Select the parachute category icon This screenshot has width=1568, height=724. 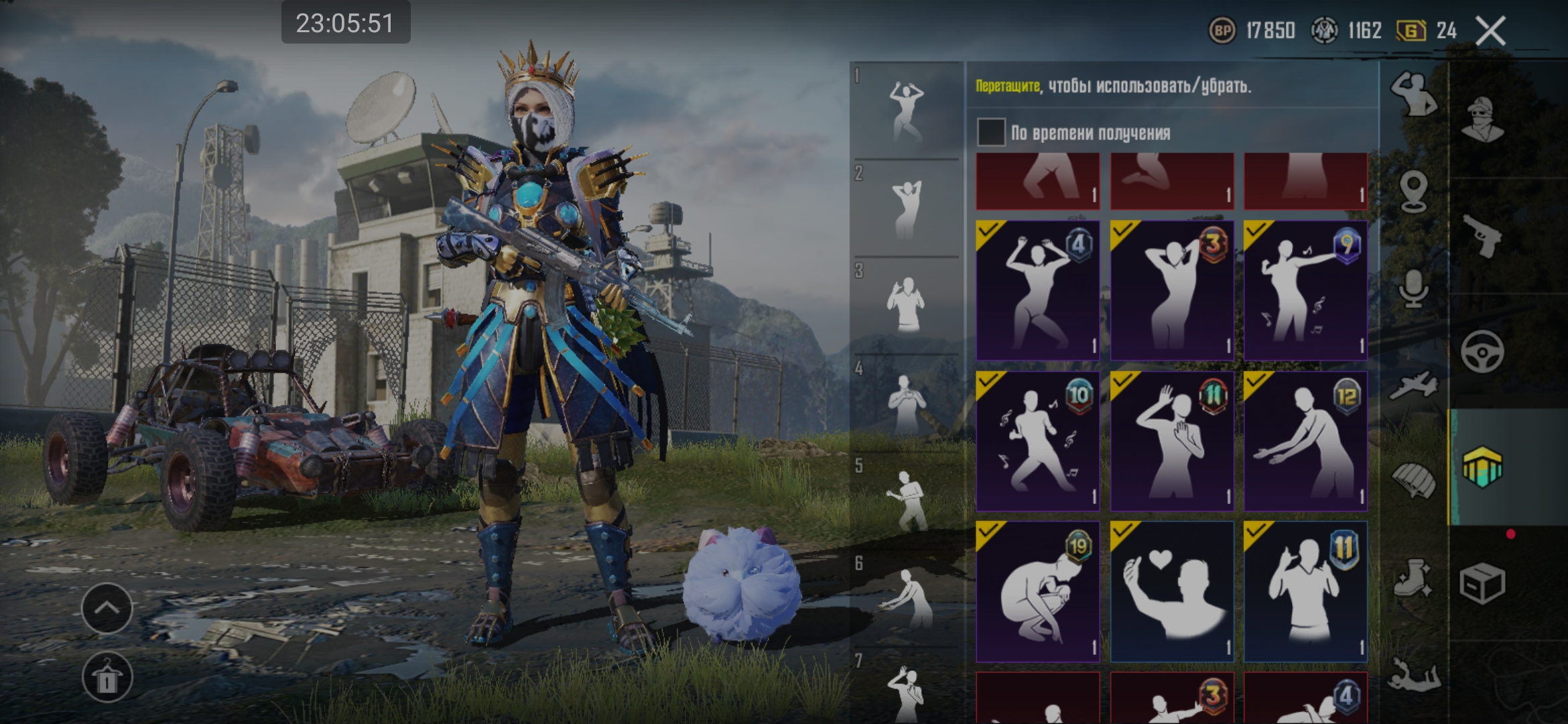pyautogui.click(x=1413, y=481)
